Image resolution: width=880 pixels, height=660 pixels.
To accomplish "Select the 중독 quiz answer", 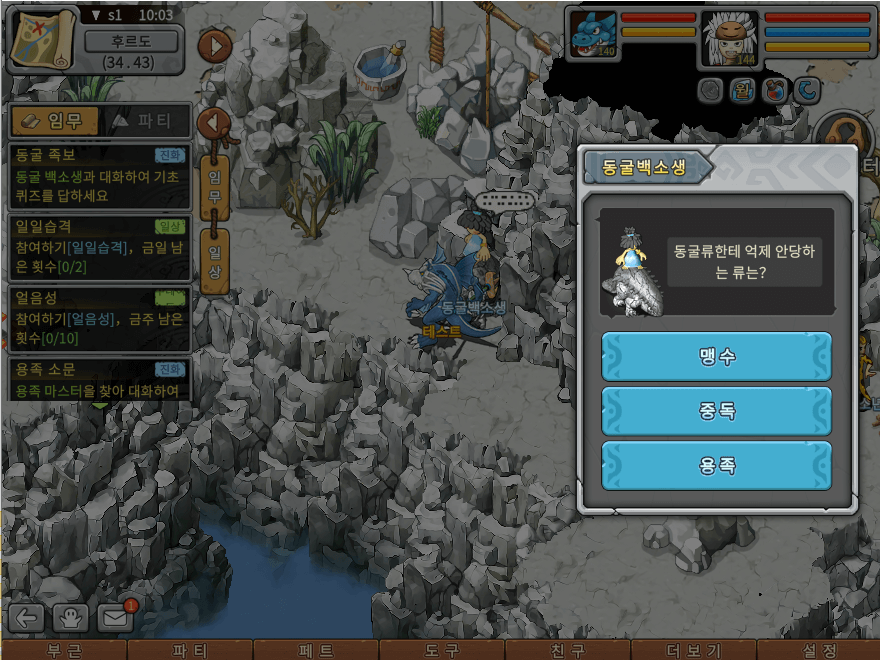I will coord(716,411).
